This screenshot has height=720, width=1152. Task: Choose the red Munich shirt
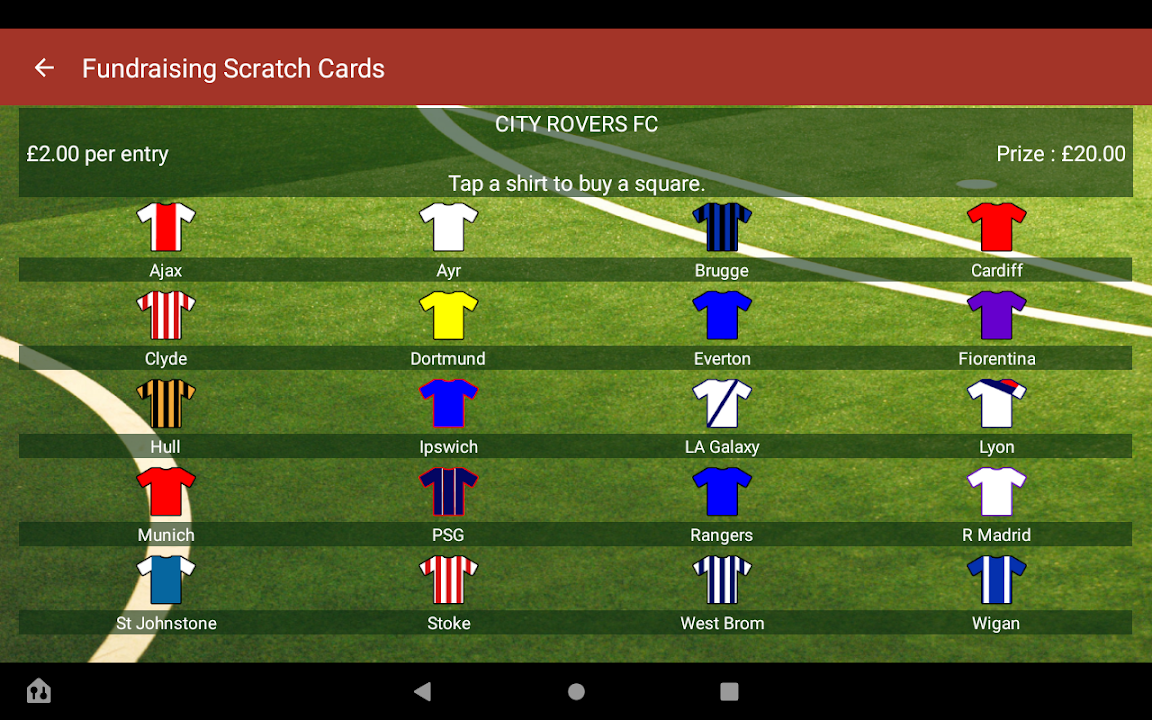point(166,491)
